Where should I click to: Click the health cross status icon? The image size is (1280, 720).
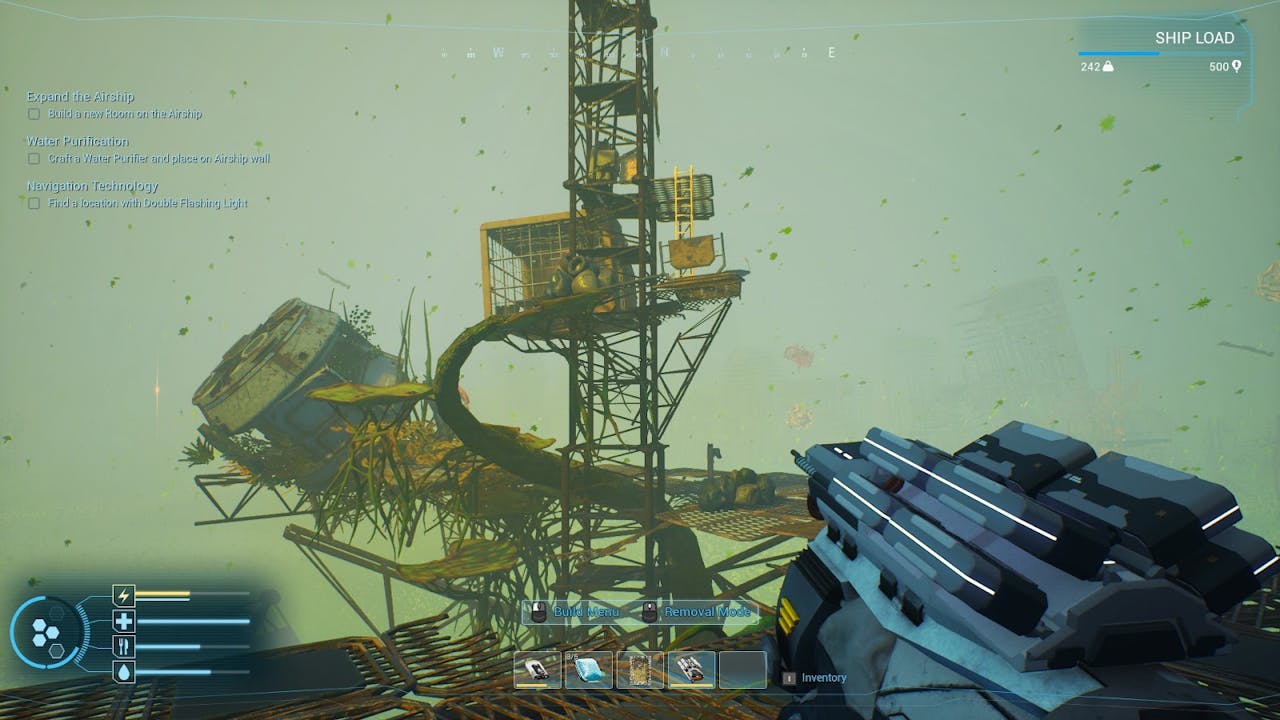[x=124, y=622]
